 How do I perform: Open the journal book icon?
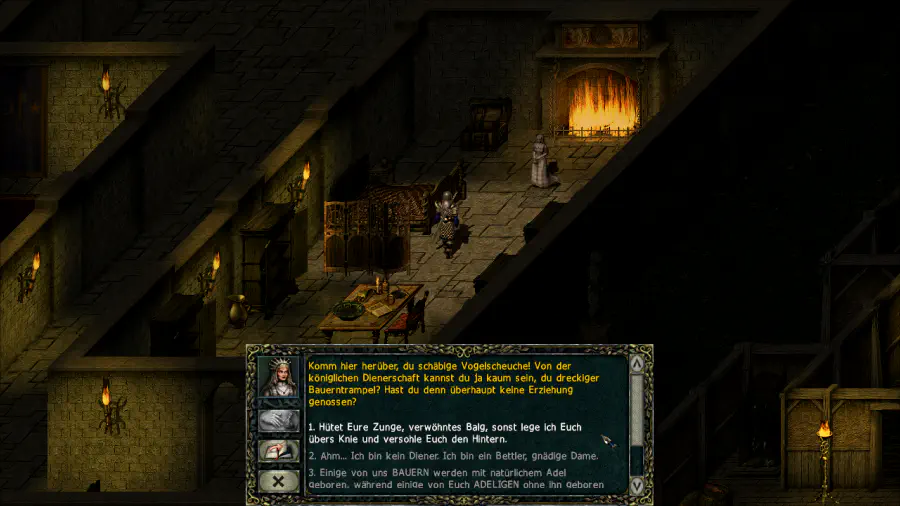point(279,451)
